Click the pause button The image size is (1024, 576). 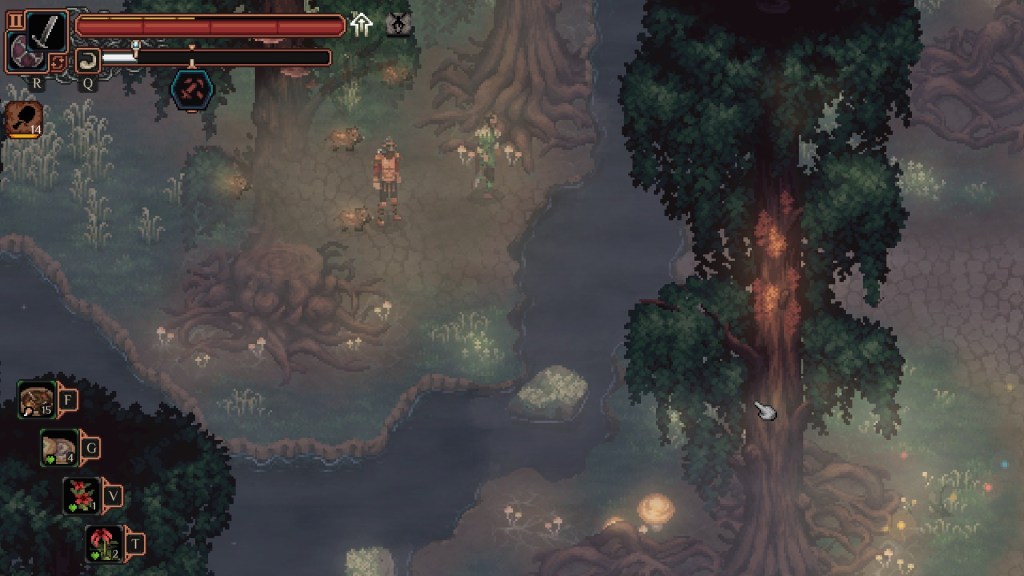tap(15, 18)
